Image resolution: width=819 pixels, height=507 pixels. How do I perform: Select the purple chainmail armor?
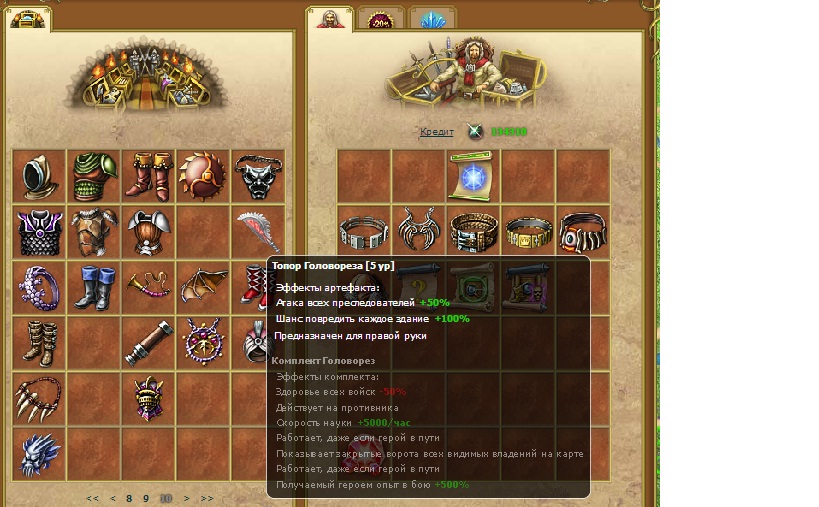pos(38,232)
